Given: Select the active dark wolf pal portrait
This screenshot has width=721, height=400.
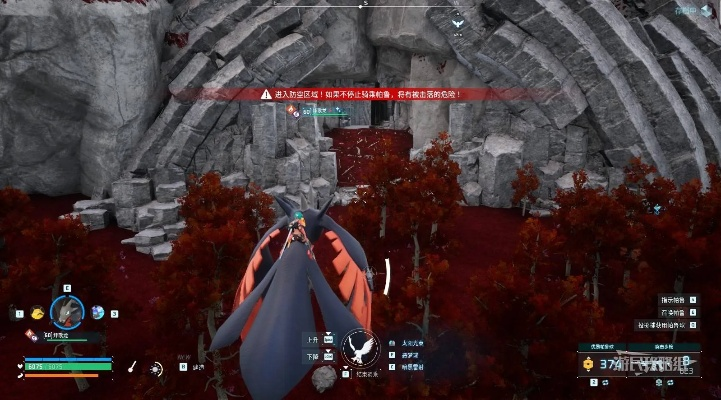Looking at the screenshot, I should [x=67, y=313].
